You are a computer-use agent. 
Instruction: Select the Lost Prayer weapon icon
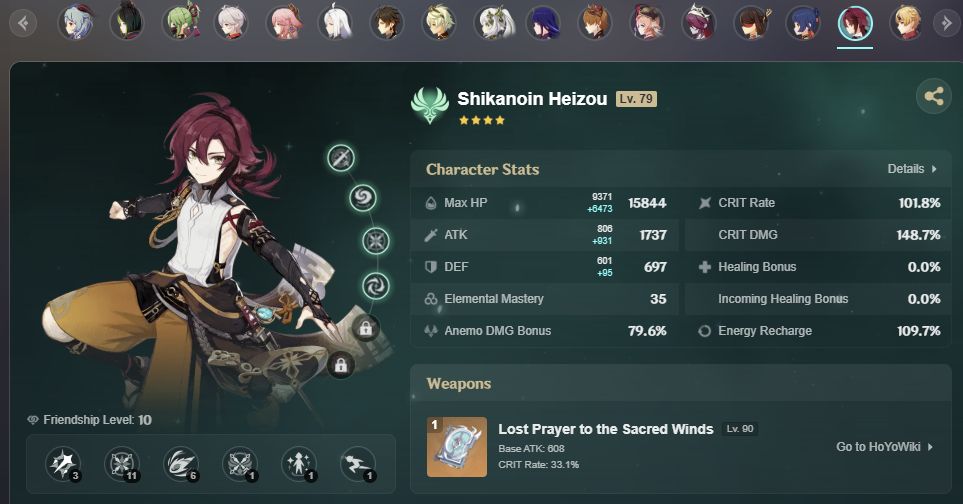[x=457, y=446]
